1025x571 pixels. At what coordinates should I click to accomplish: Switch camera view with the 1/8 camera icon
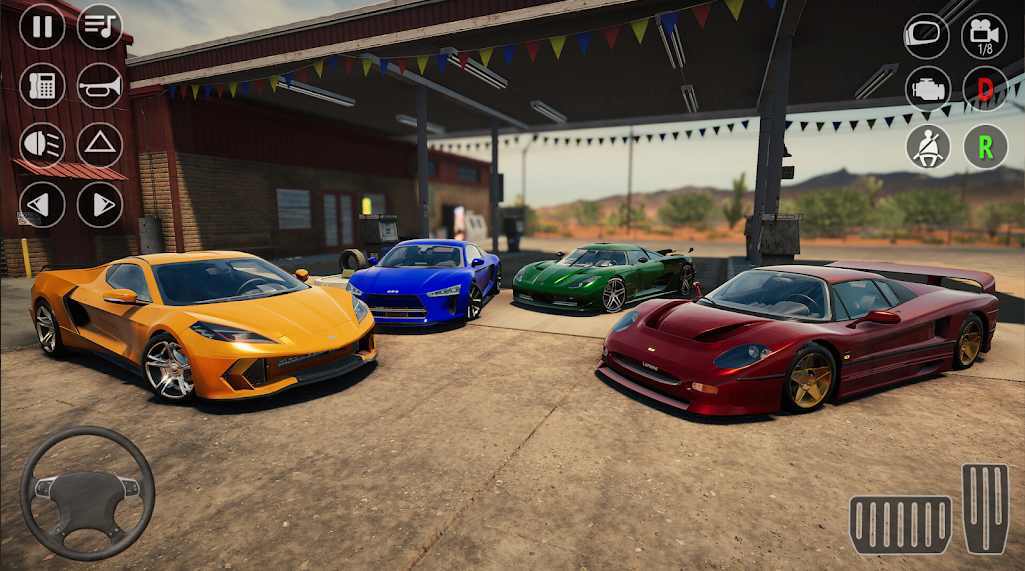(985, 36)
